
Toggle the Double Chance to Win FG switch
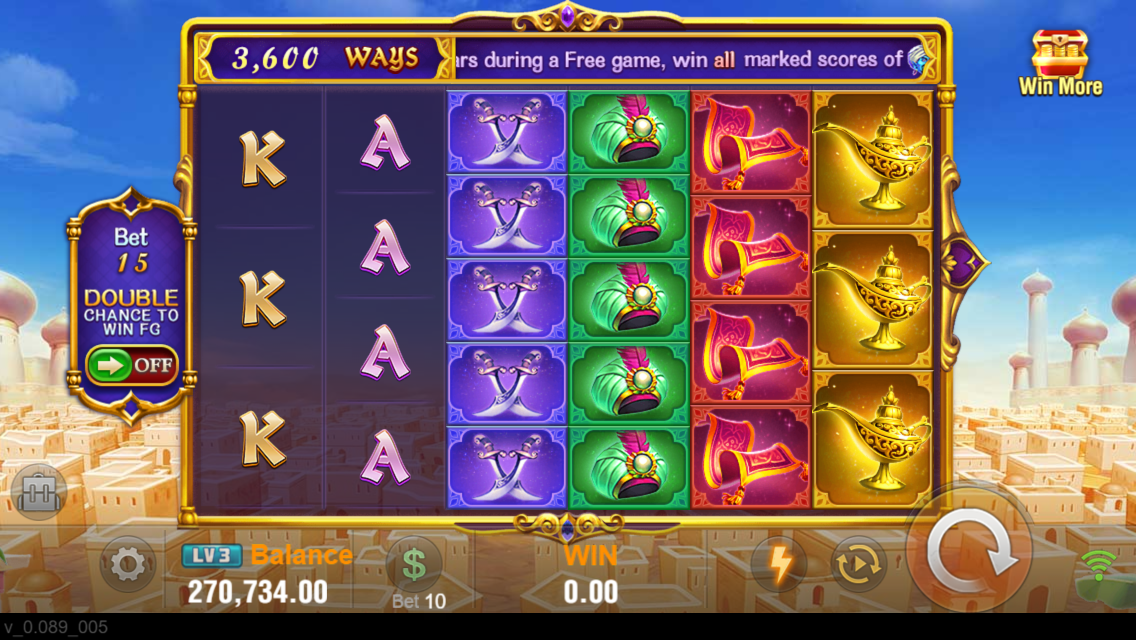pyautogui.click(x=131, y=365)
